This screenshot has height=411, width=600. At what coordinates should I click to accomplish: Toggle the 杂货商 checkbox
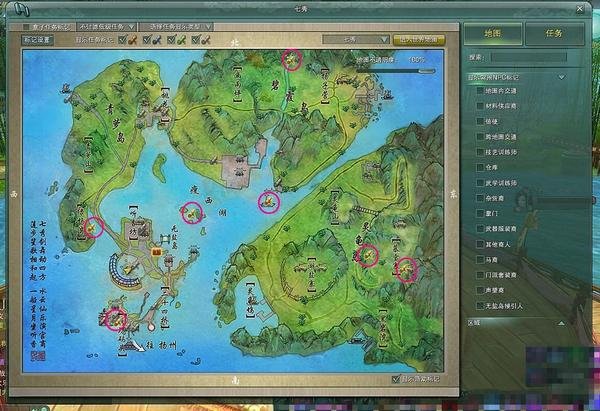(481, 198)
